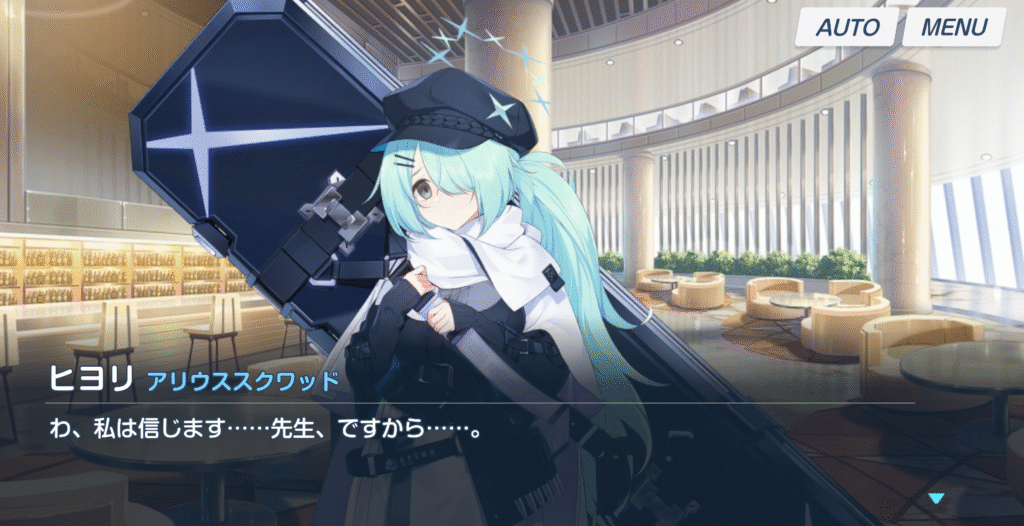Toggle the AUTO dialogue playback button
Image resolution: width=1024 pixels, height=526 pixels.
click(x=847, y=27)
